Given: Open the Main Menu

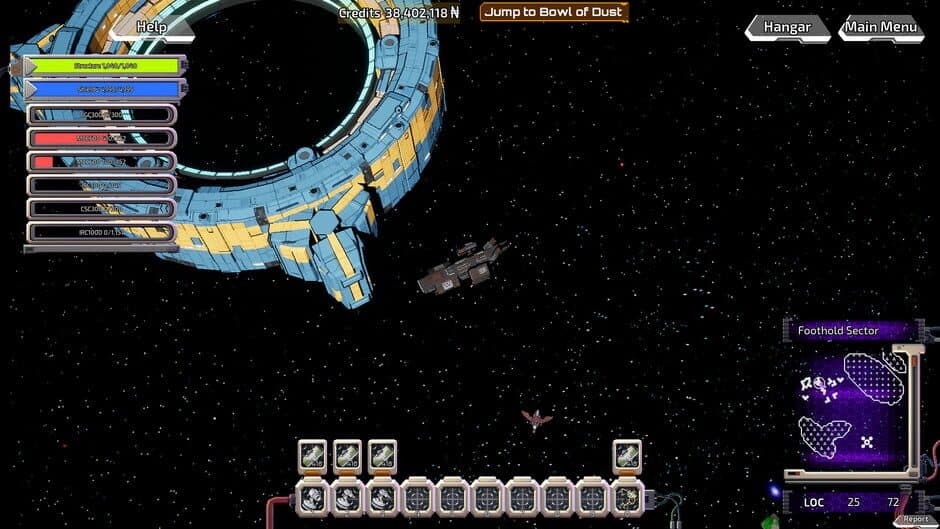Looking at the screenshot, I should [881, 28].
